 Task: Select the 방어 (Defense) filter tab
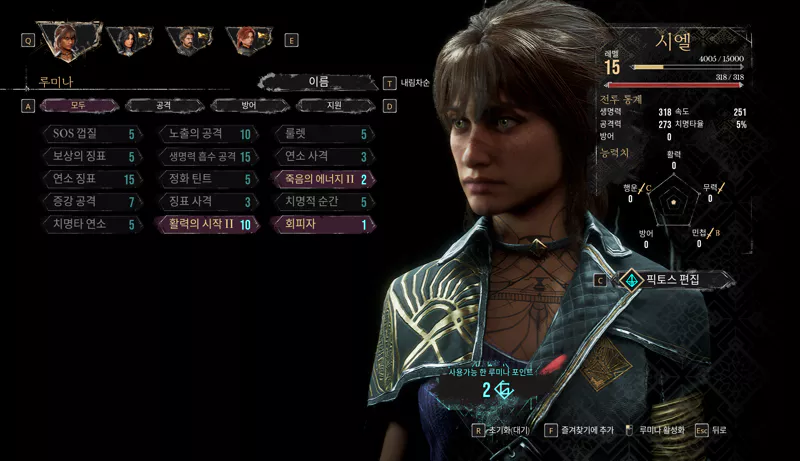(x=248, y=105)
